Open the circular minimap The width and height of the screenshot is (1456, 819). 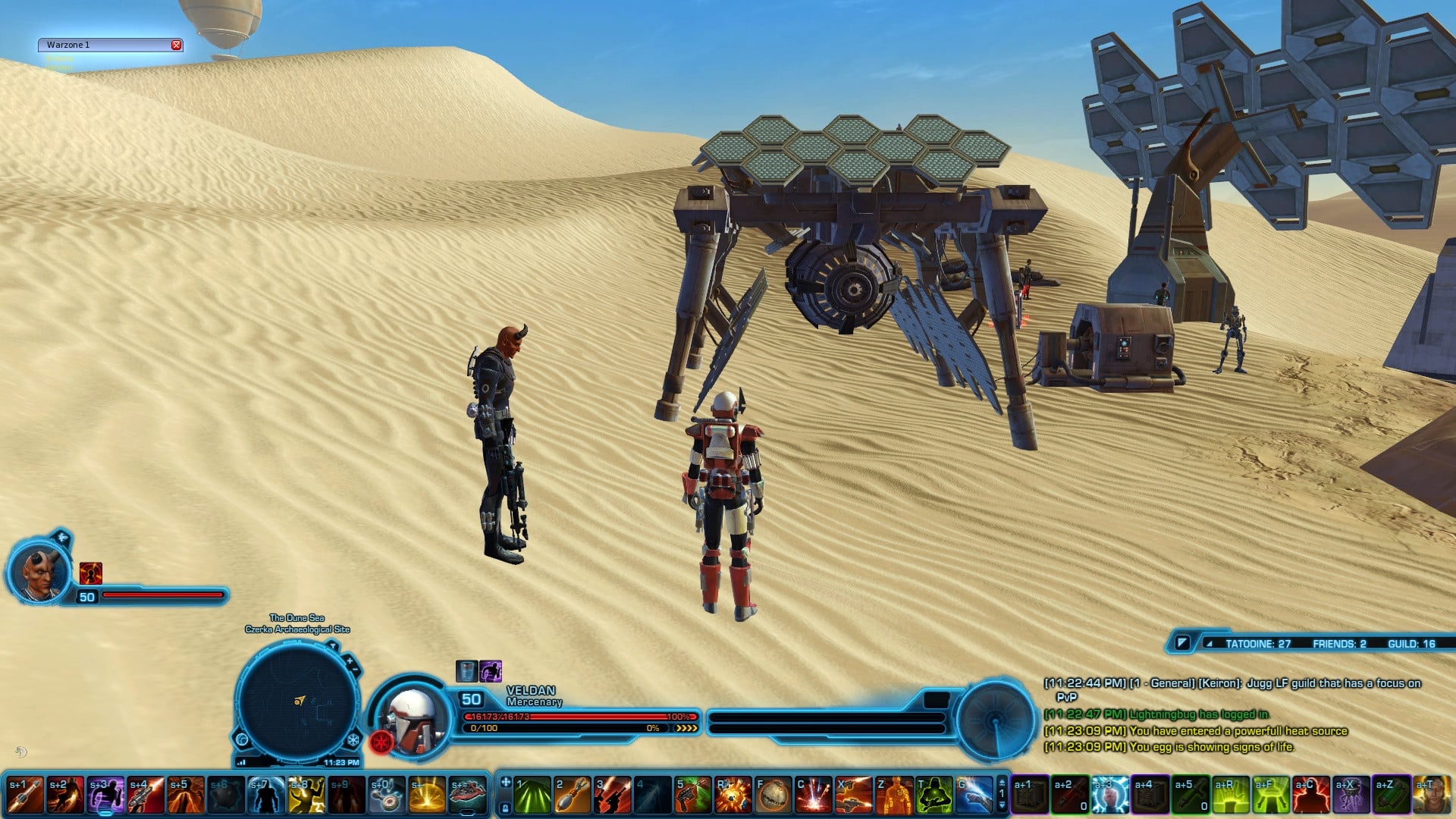(297, 702)
